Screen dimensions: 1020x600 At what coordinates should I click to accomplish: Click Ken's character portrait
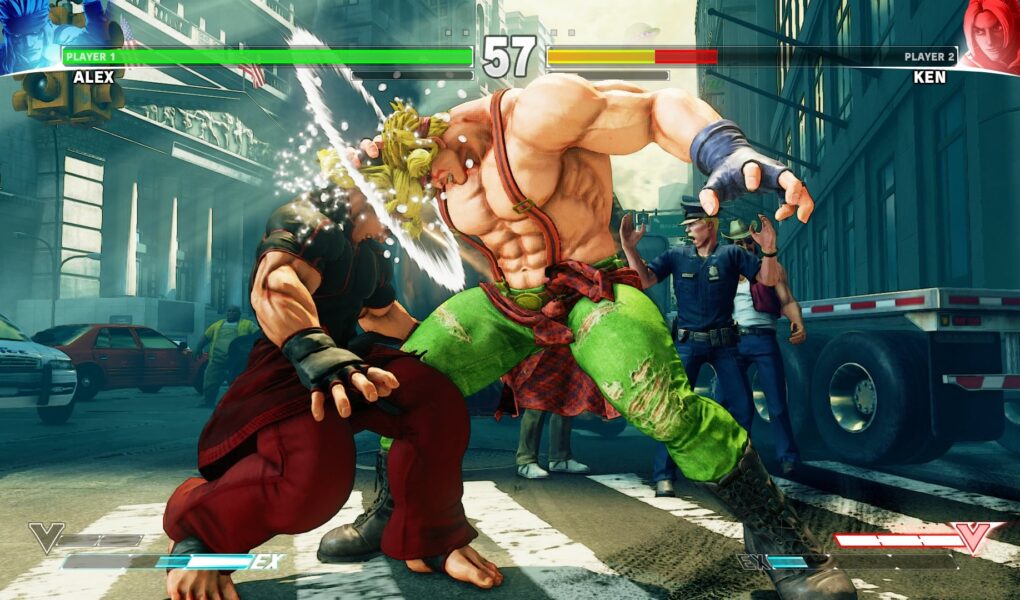(990, 35)
